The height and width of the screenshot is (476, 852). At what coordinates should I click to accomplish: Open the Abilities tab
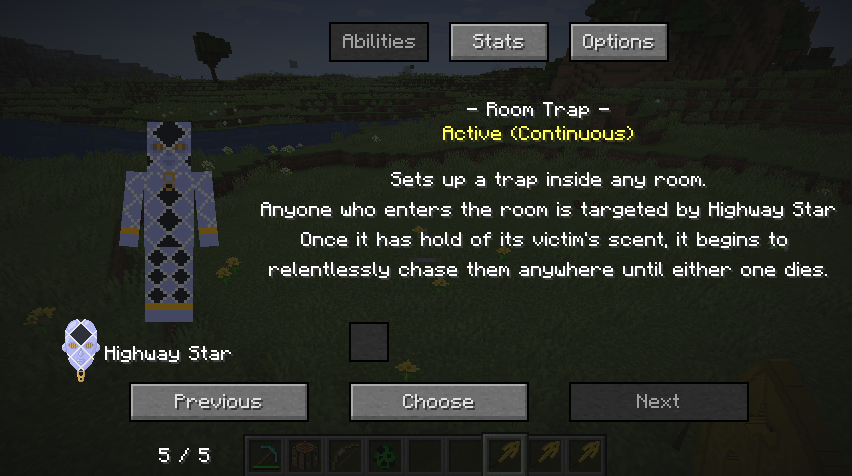(x=379, y=42)
